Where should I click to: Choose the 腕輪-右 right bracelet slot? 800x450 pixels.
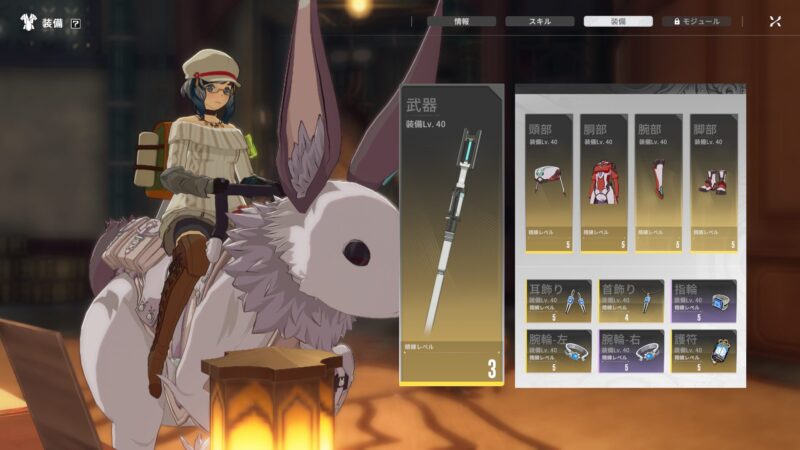coord(631,351)
